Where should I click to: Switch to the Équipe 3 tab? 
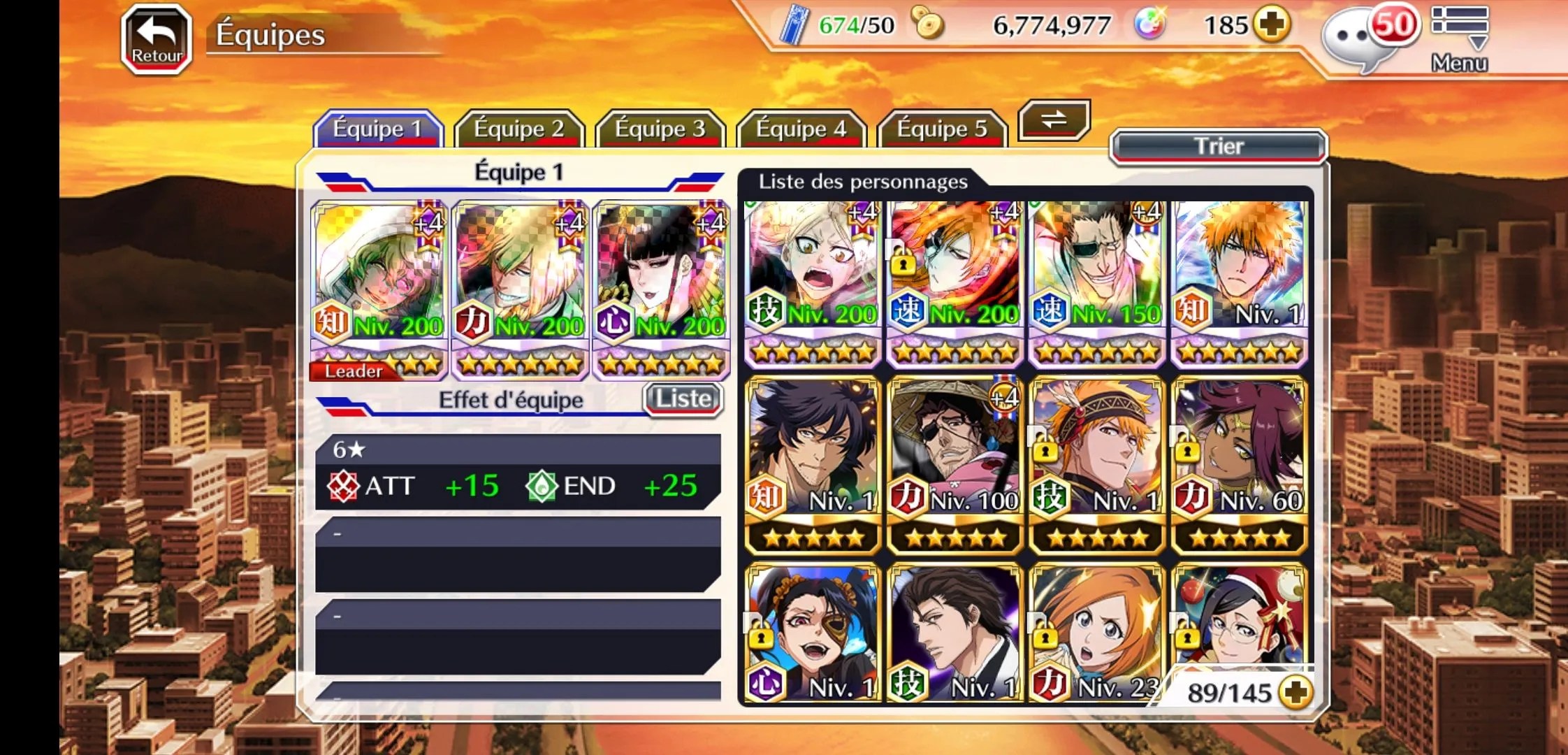point(660,129)
